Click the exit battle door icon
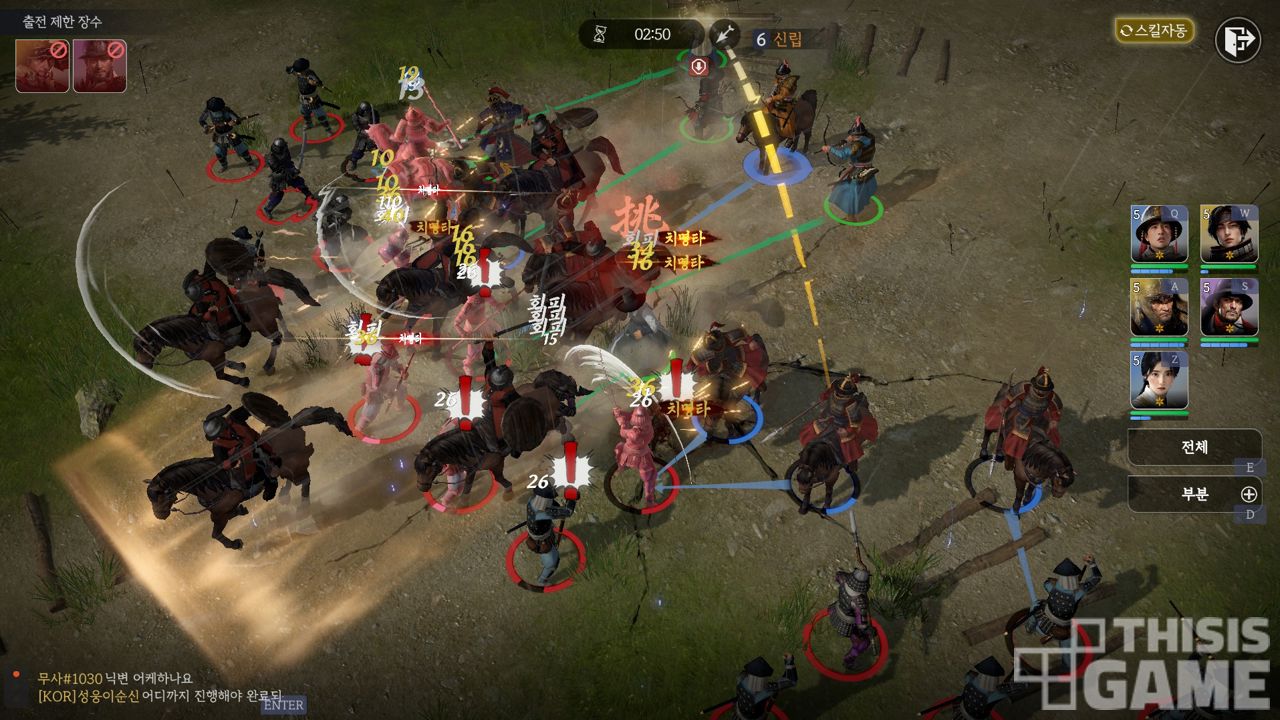This screenshot has height=720, width=1280. coord(1237,40)
